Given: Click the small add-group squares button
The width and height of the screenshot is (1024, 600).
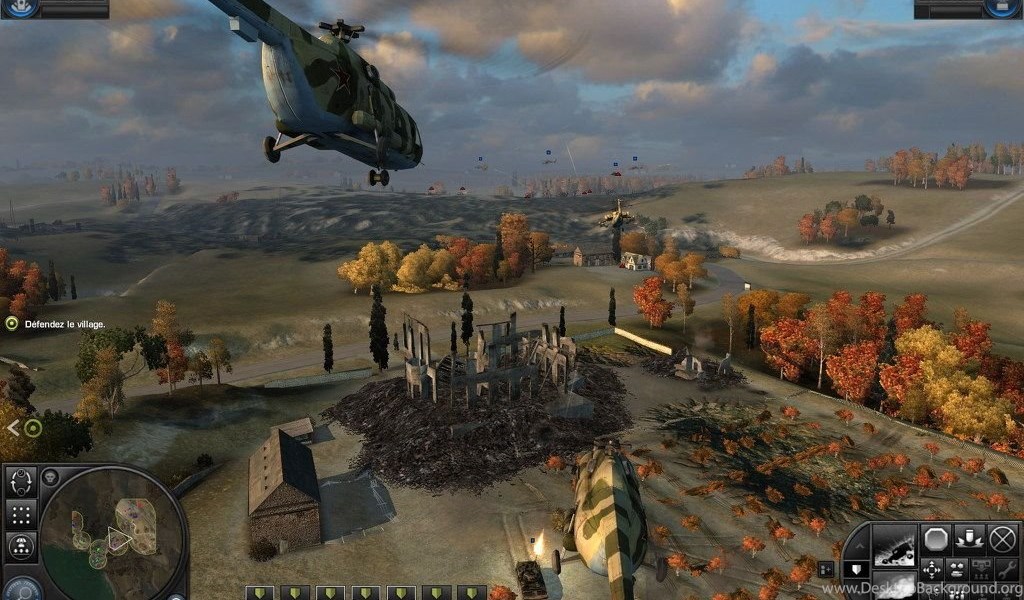Looking at the screenshot, I should 826,570.
